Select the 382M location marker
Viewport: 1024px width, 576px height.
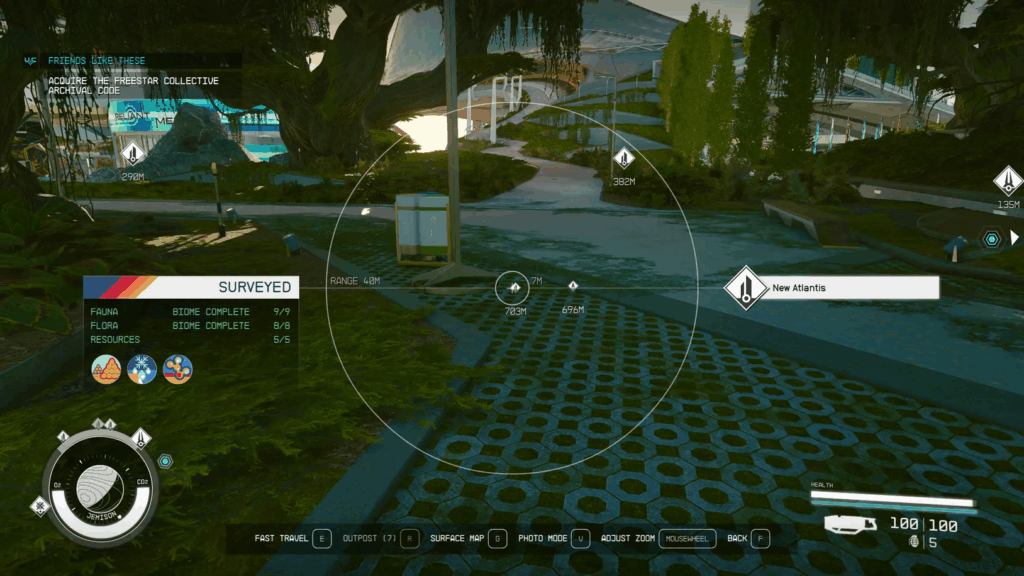tap(624, 158)
